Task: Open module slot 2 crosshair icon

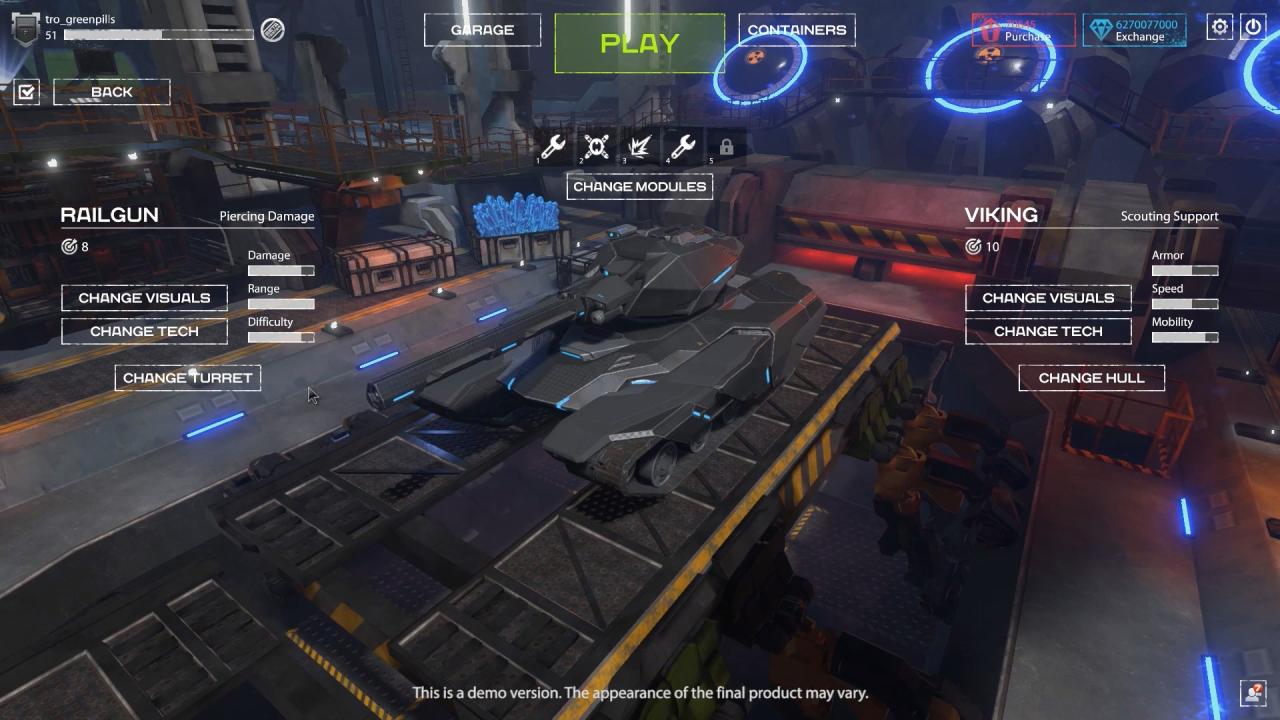Action: (596, 146)
